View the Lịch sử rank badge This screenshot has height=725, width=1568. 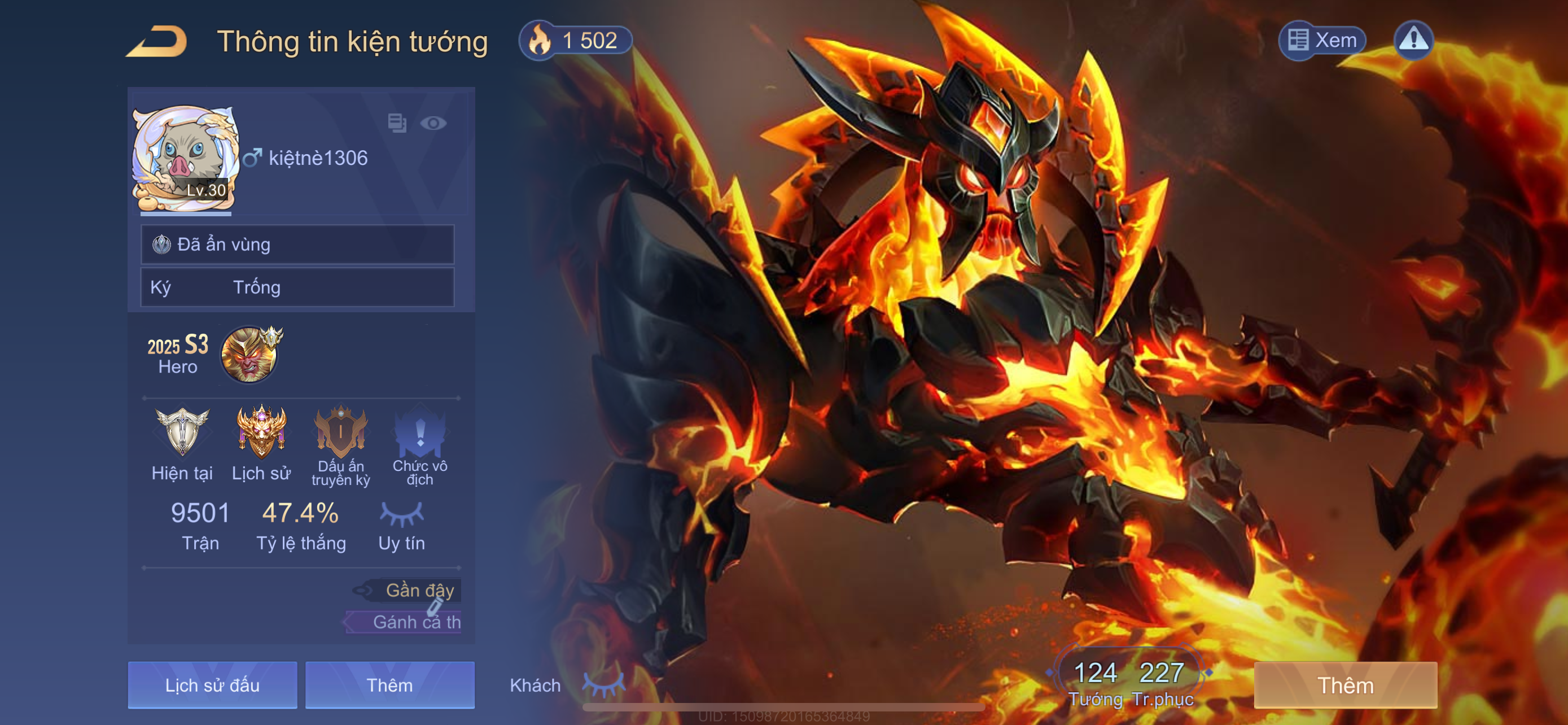click(261, 431)
